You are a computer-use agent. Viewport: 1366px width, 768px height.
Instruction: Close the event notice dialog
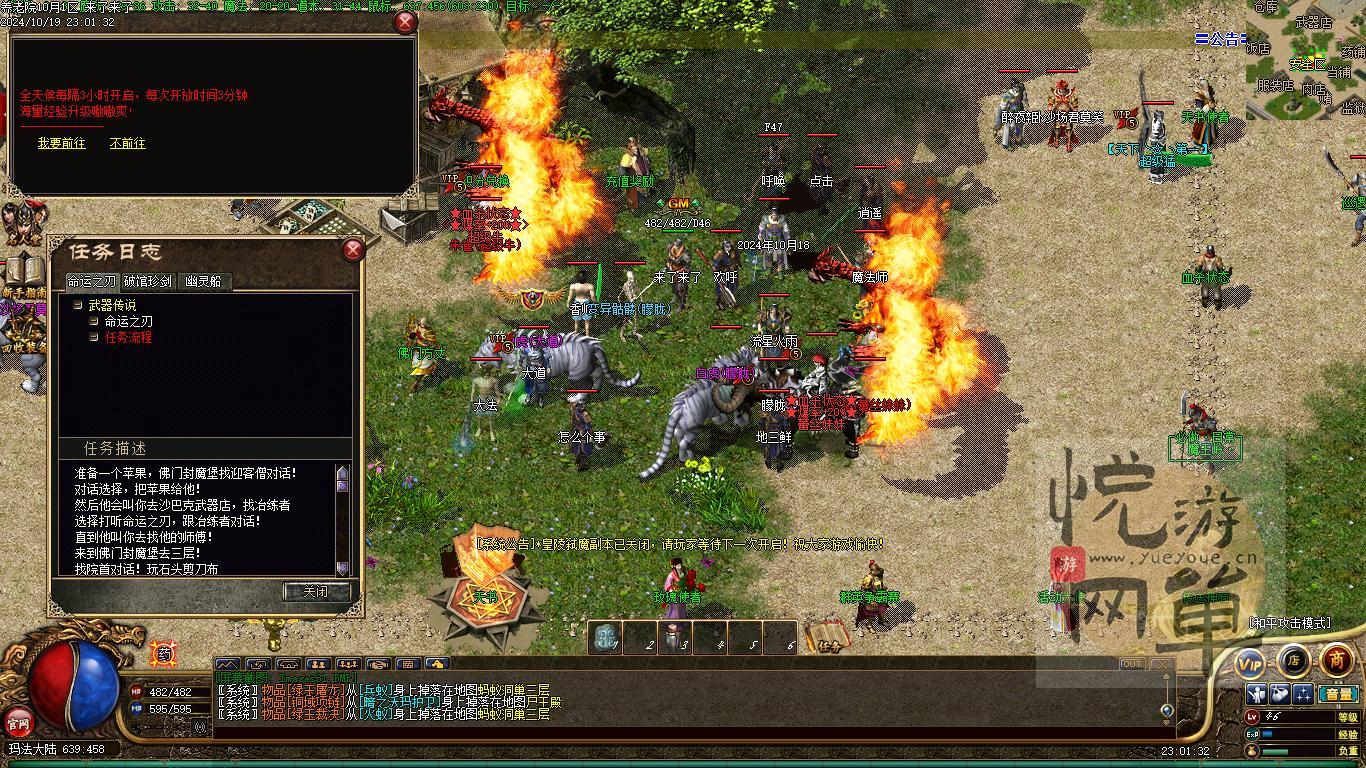coord(405,22)
